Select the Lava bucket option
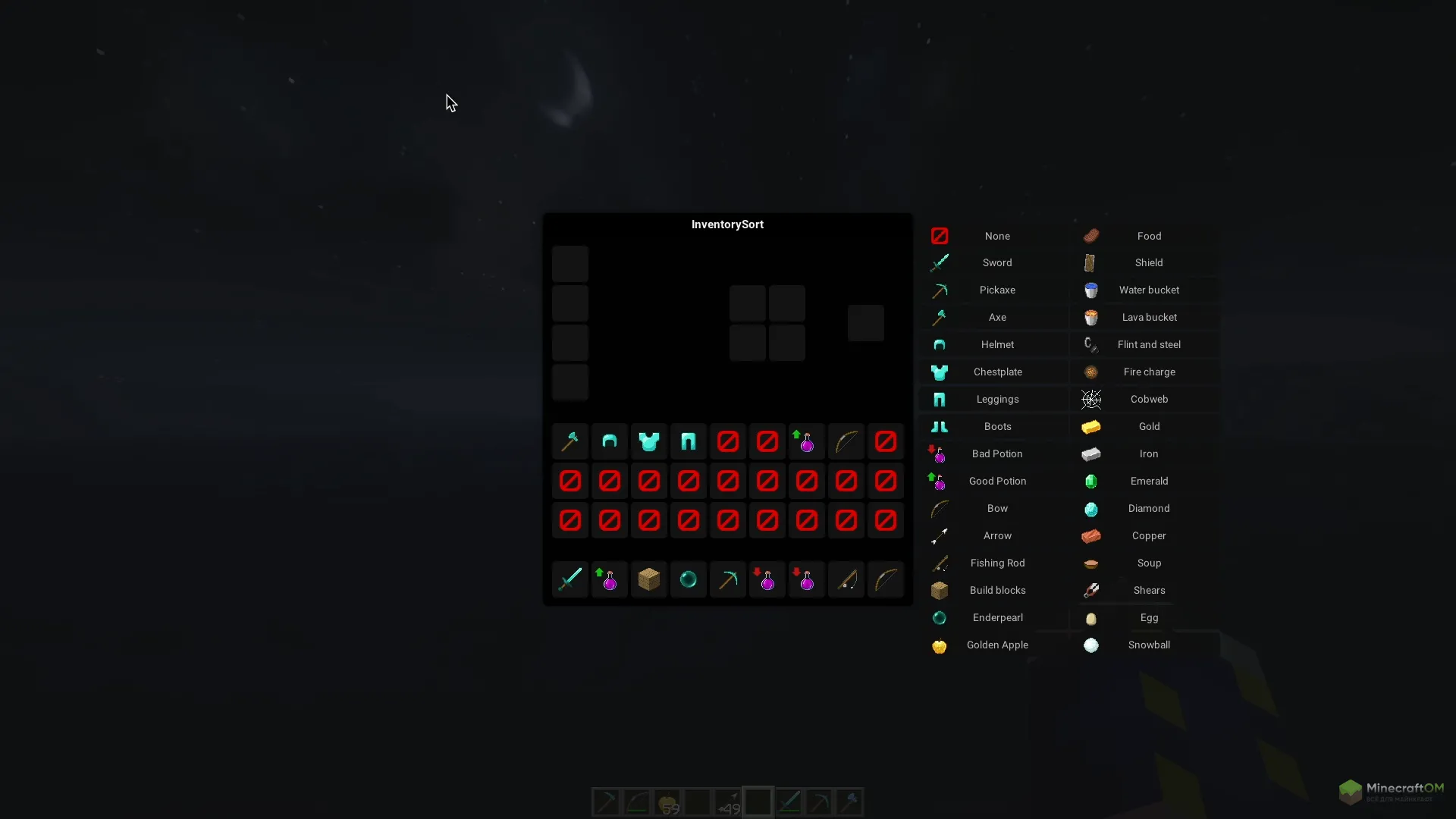The image size is (1456, 819). 1148,317
